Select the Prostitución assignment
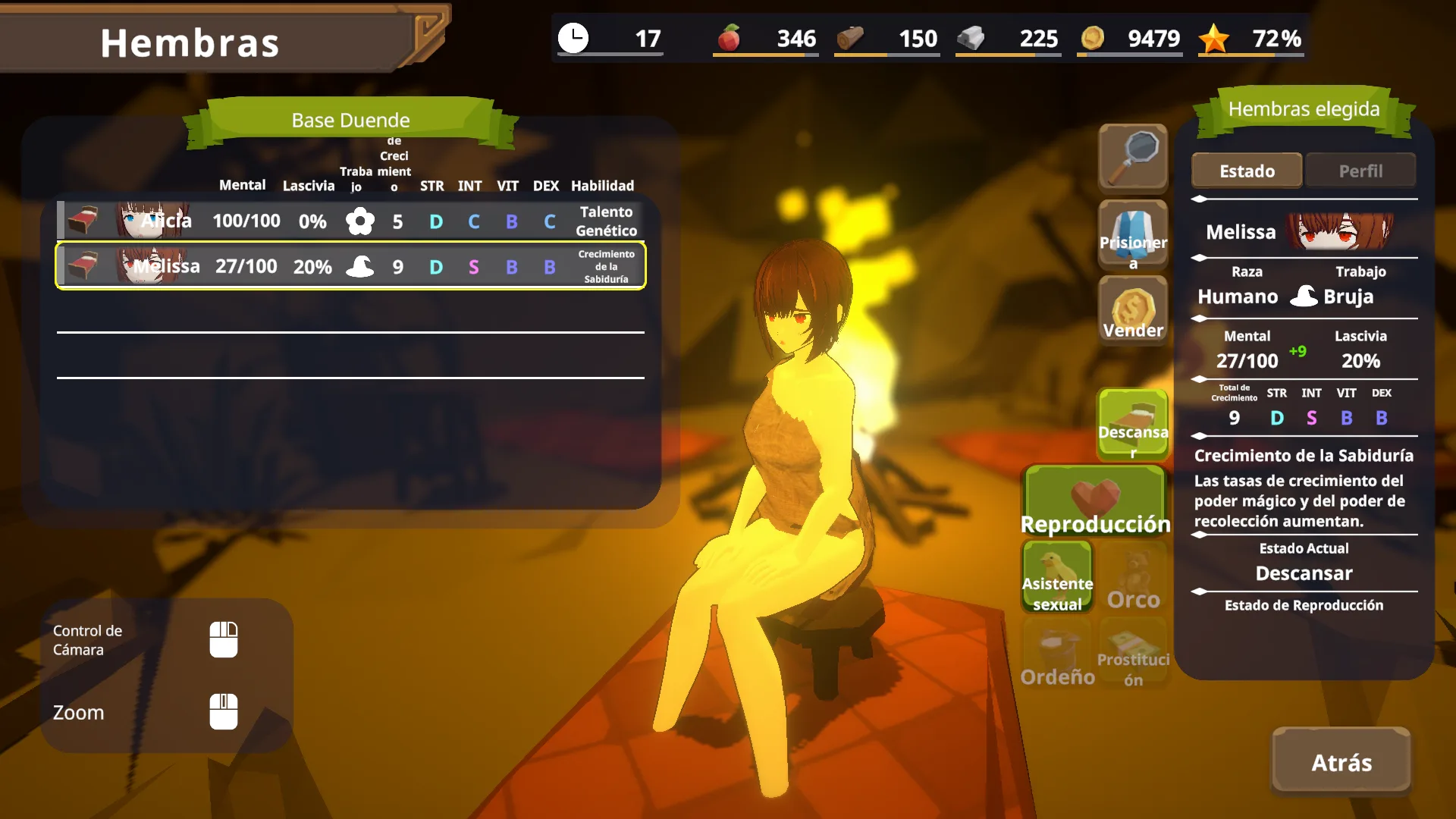Screen dimensions: 1456x819 click(1133, 654)
